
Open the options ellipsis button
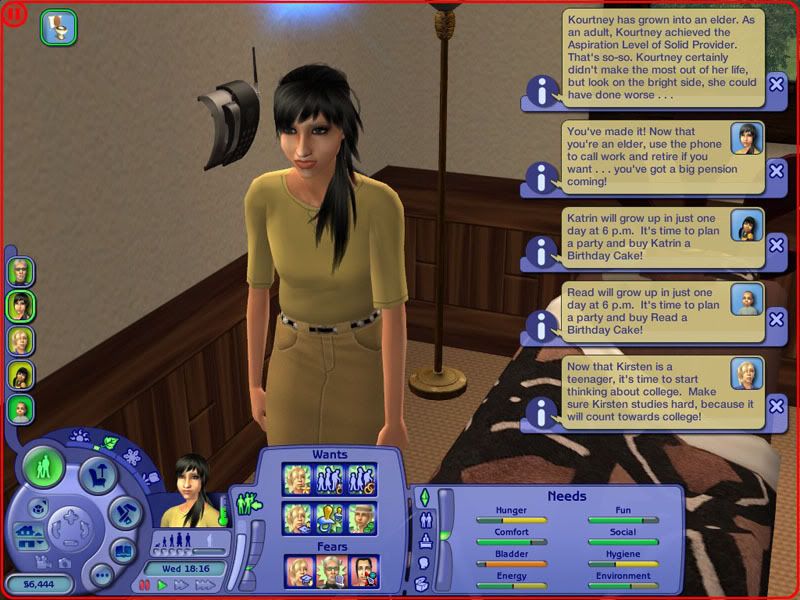100,575
